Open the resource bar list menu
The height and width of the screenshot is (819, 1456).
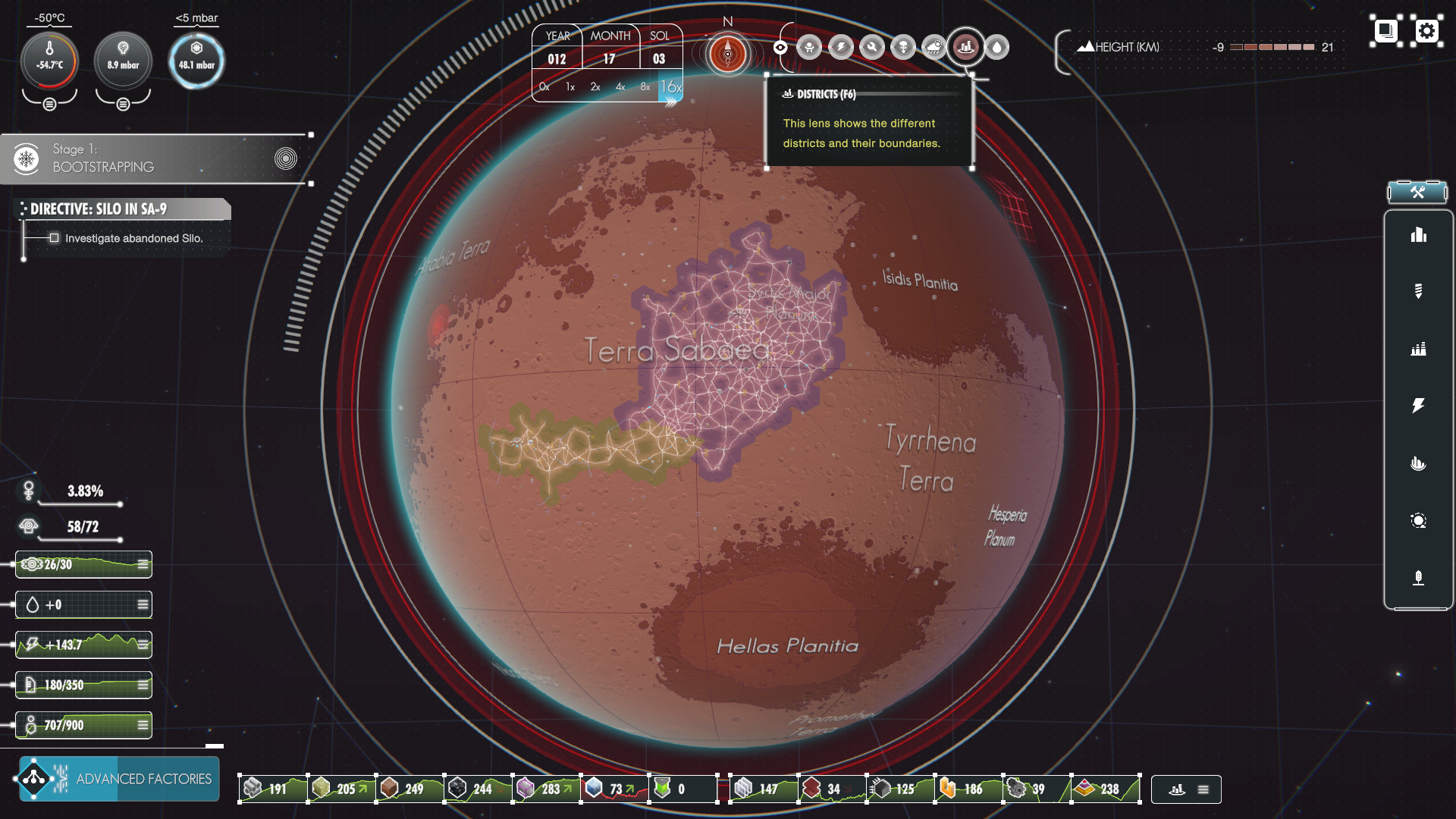1203,789
